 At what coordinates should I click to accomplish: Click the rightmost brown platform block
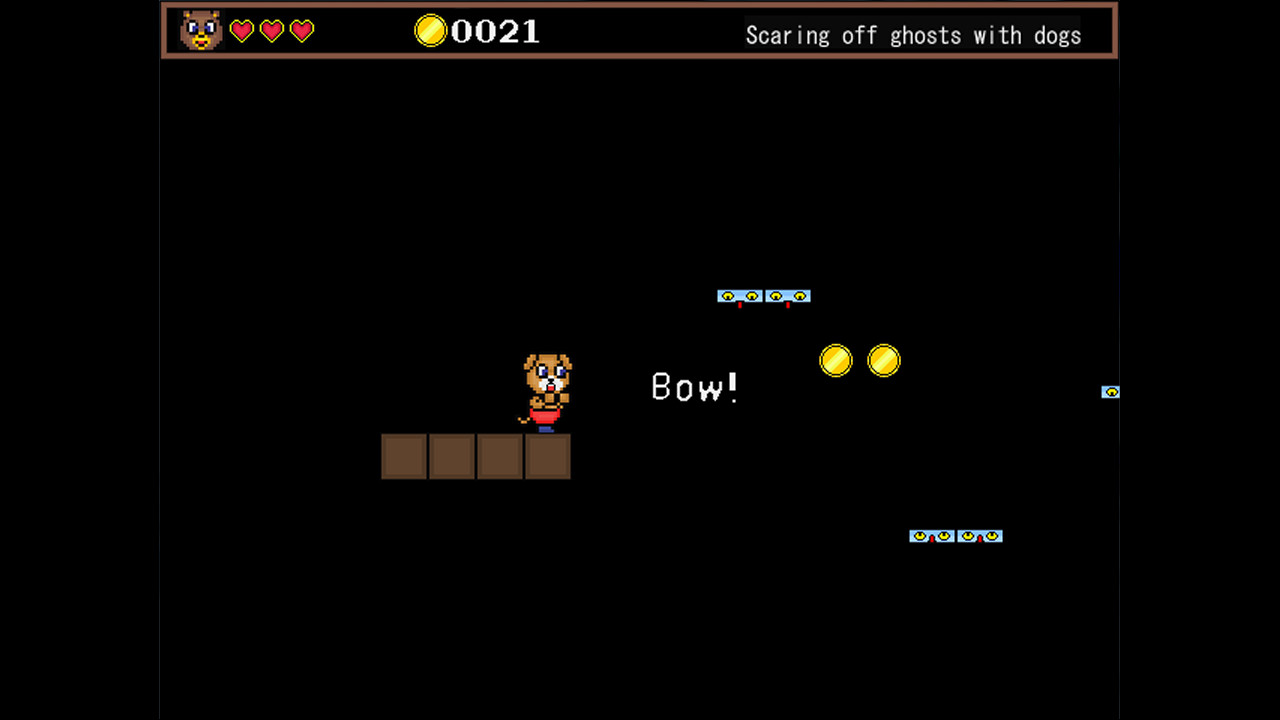pos(547,457)
